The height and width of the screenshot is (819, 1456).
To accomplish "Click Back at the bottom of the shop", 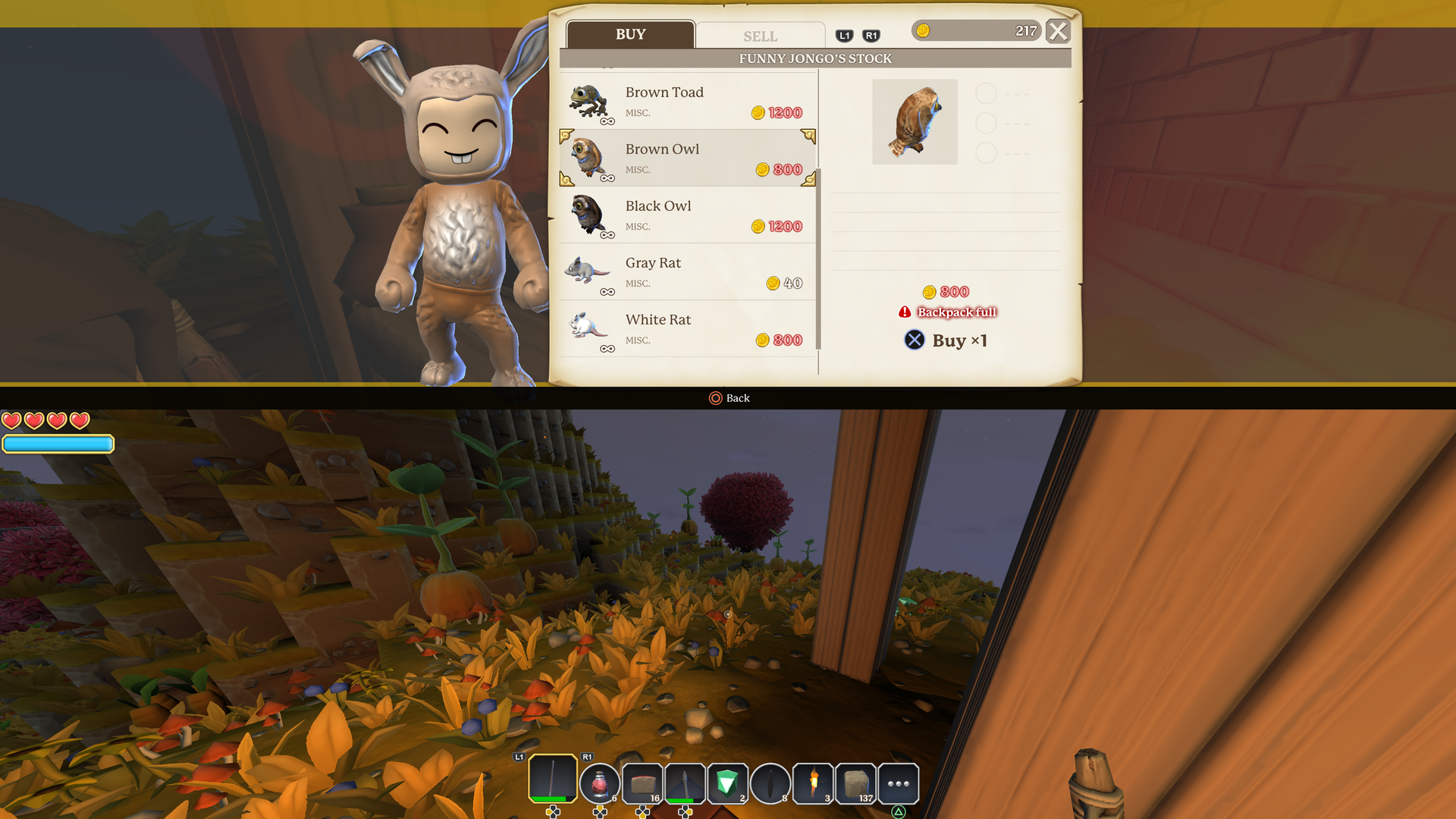I will [729, 397].
